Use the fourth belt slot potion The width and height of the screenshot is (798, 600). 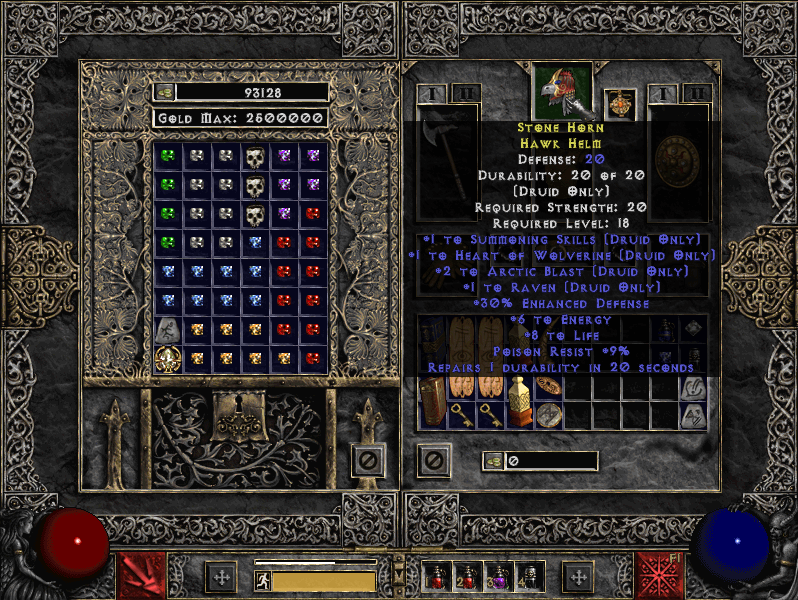pos(528,578)
